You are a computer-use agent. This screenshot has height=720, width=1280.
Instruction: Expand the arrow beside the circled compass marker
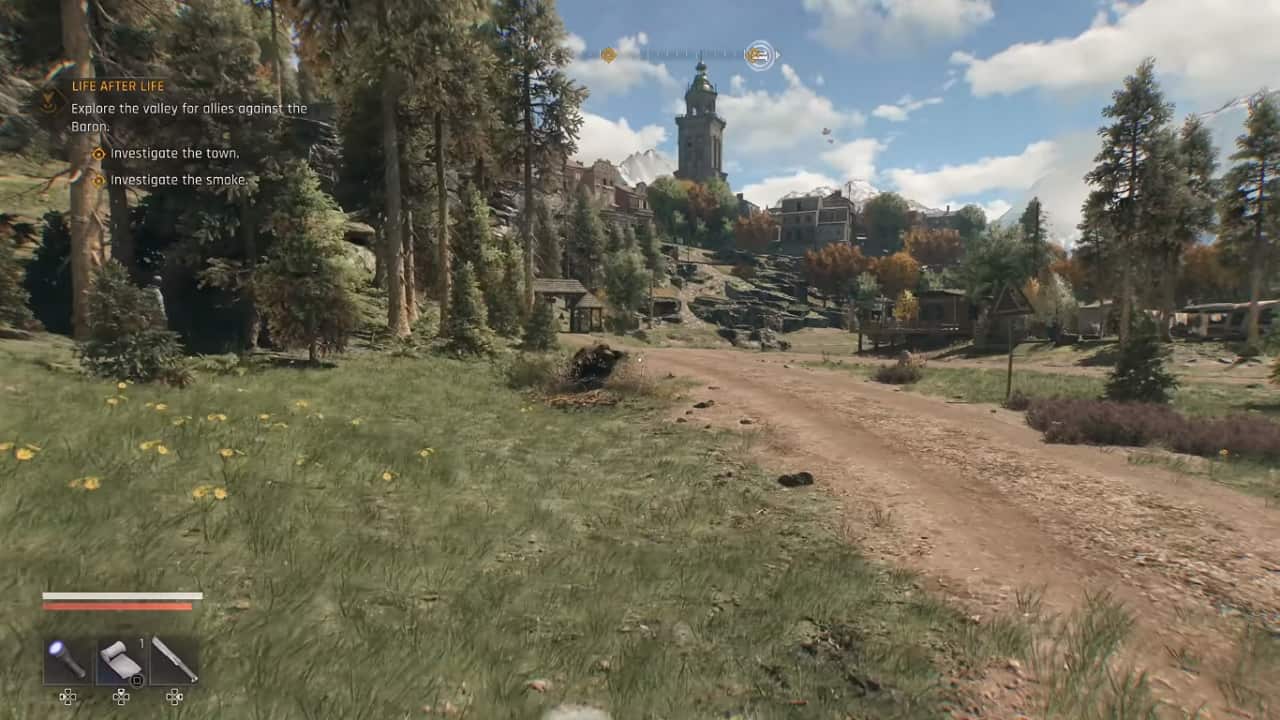pos(777,56)
